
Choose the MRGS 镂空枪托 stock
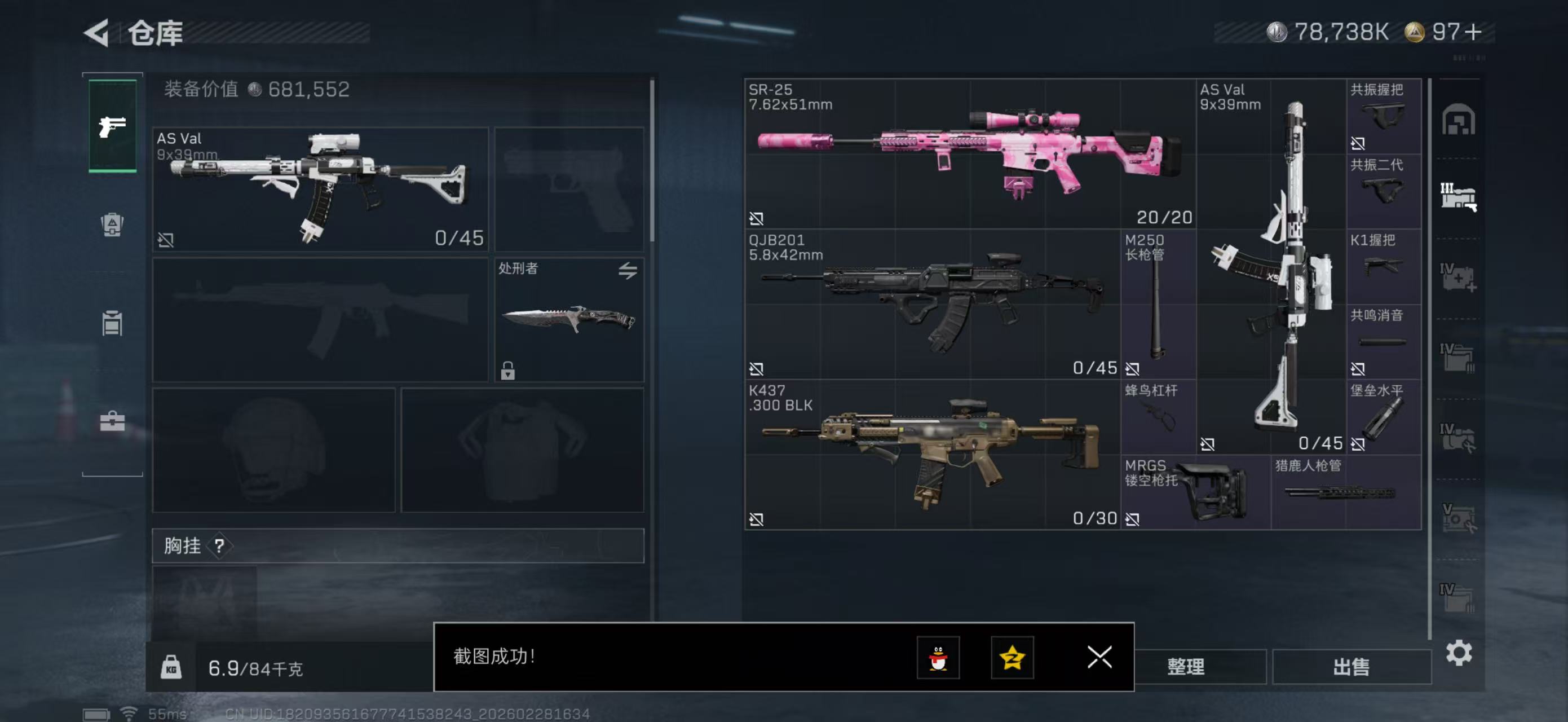(1195, 492)
